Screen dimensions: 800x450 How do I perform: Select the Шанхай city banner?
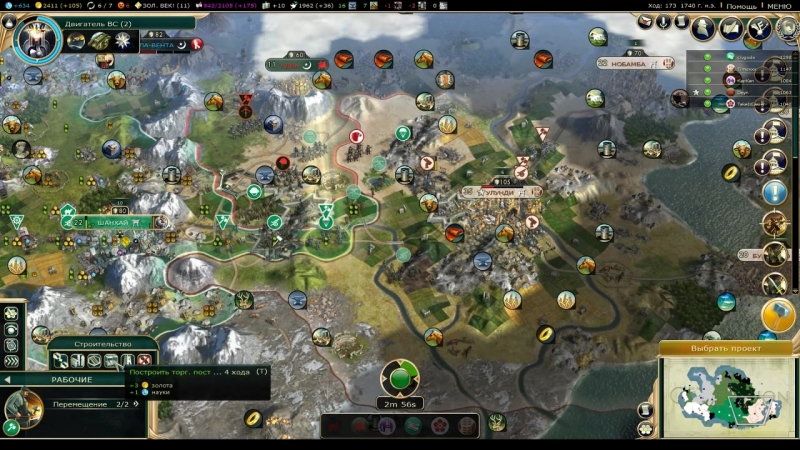pyautogui.click(x=97, y=222)
